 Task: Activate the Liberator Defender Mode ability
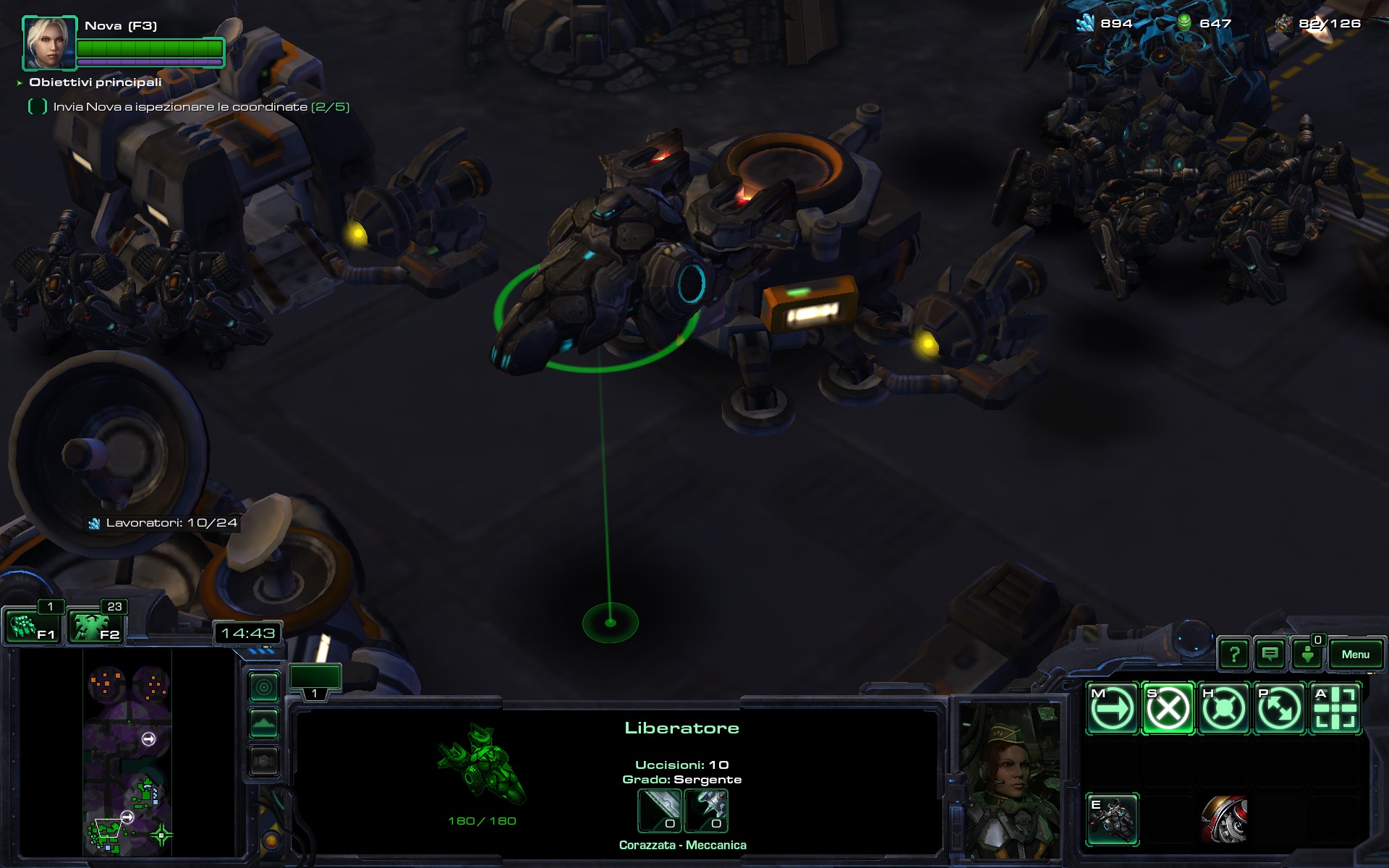[x=1112, y=820]
